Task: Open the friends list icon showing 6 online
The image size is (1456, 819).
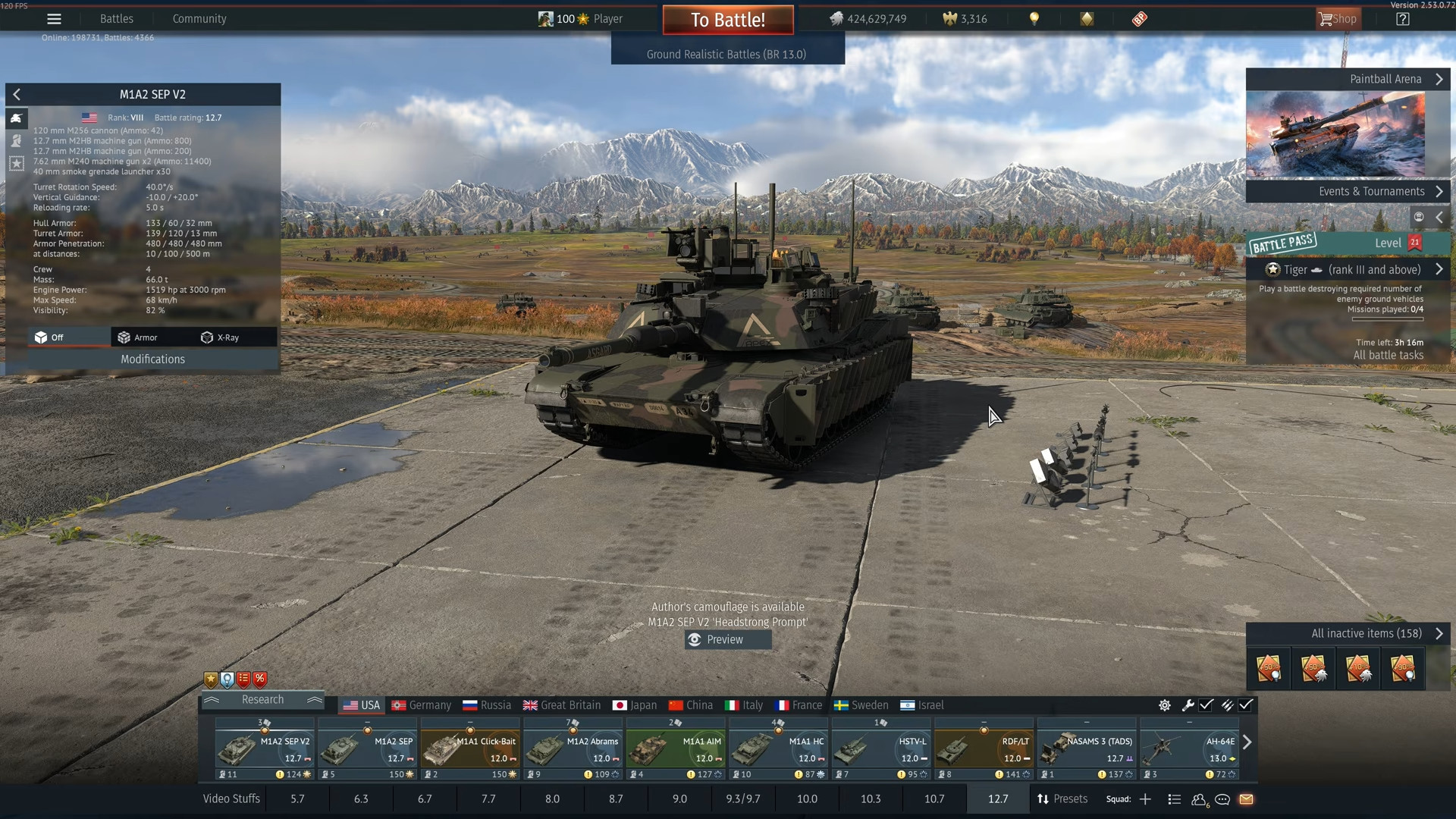Action: (1198, 800)
